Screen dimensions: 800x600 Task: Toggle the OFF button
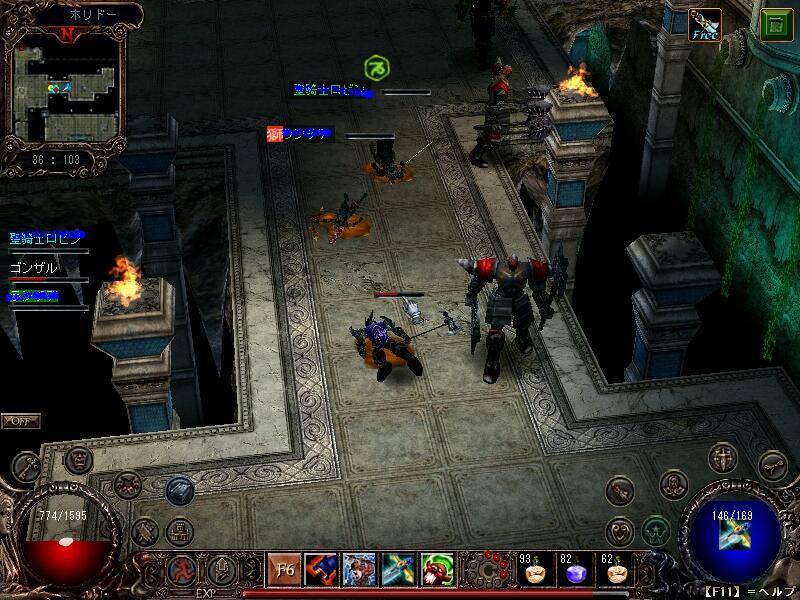(20, 421)
